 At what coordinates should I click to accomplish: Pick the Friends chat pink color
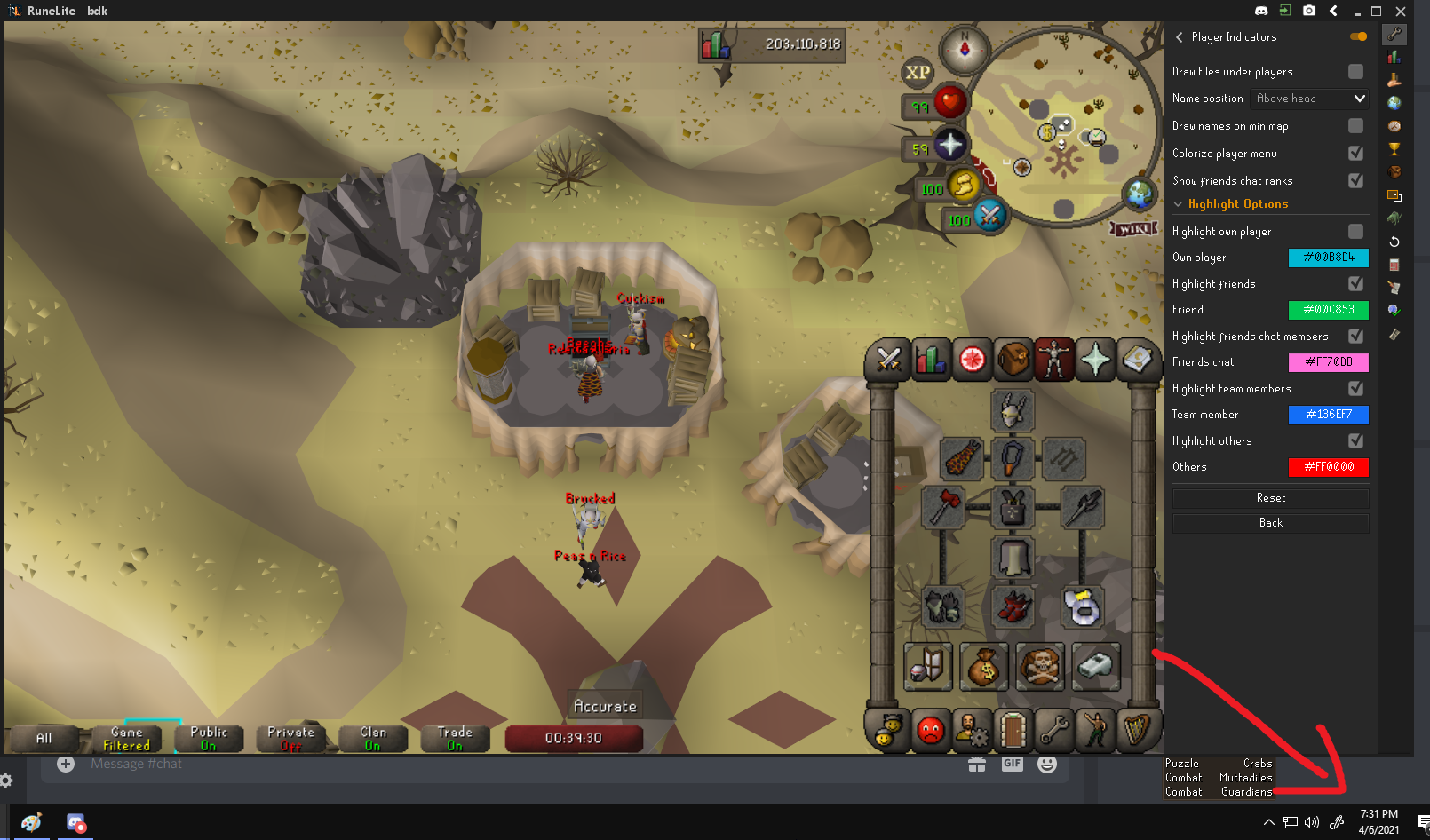[1328, 362]
